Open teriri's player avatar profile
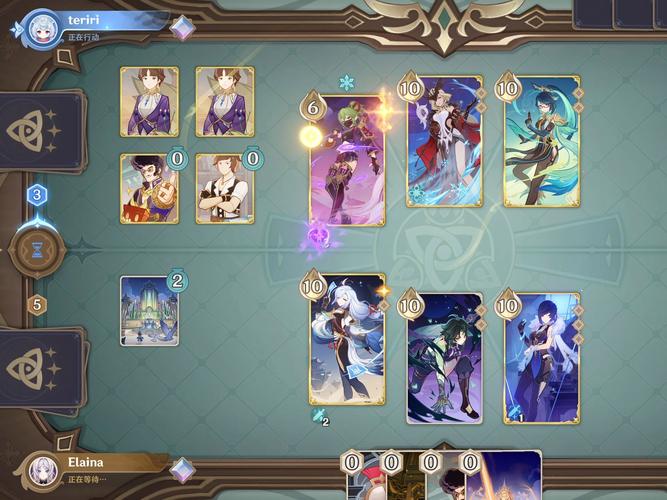 [x=42, y=26]
